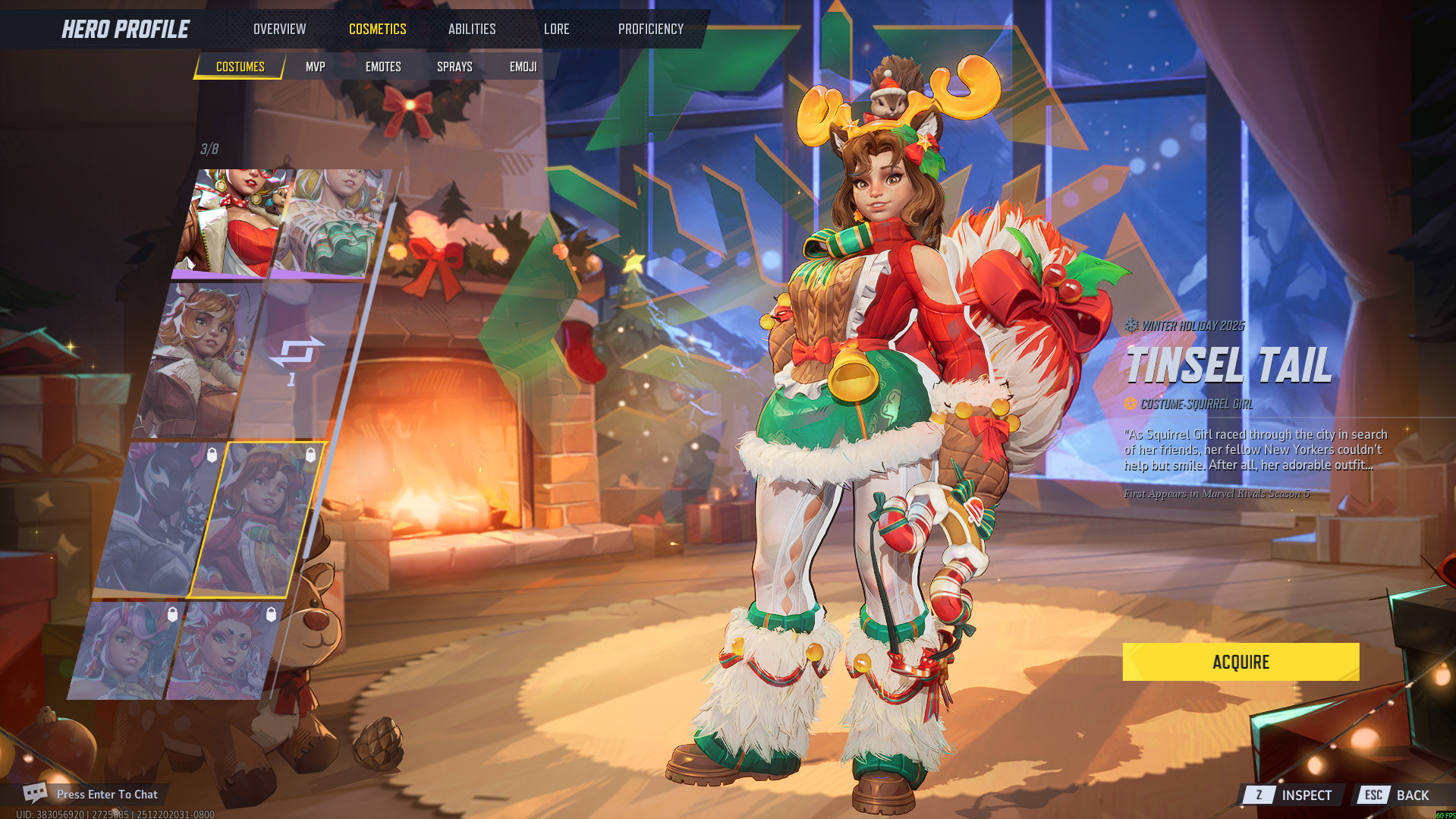Click the Inspect button
1456x819 pixels.
(x=1294, y=795)
